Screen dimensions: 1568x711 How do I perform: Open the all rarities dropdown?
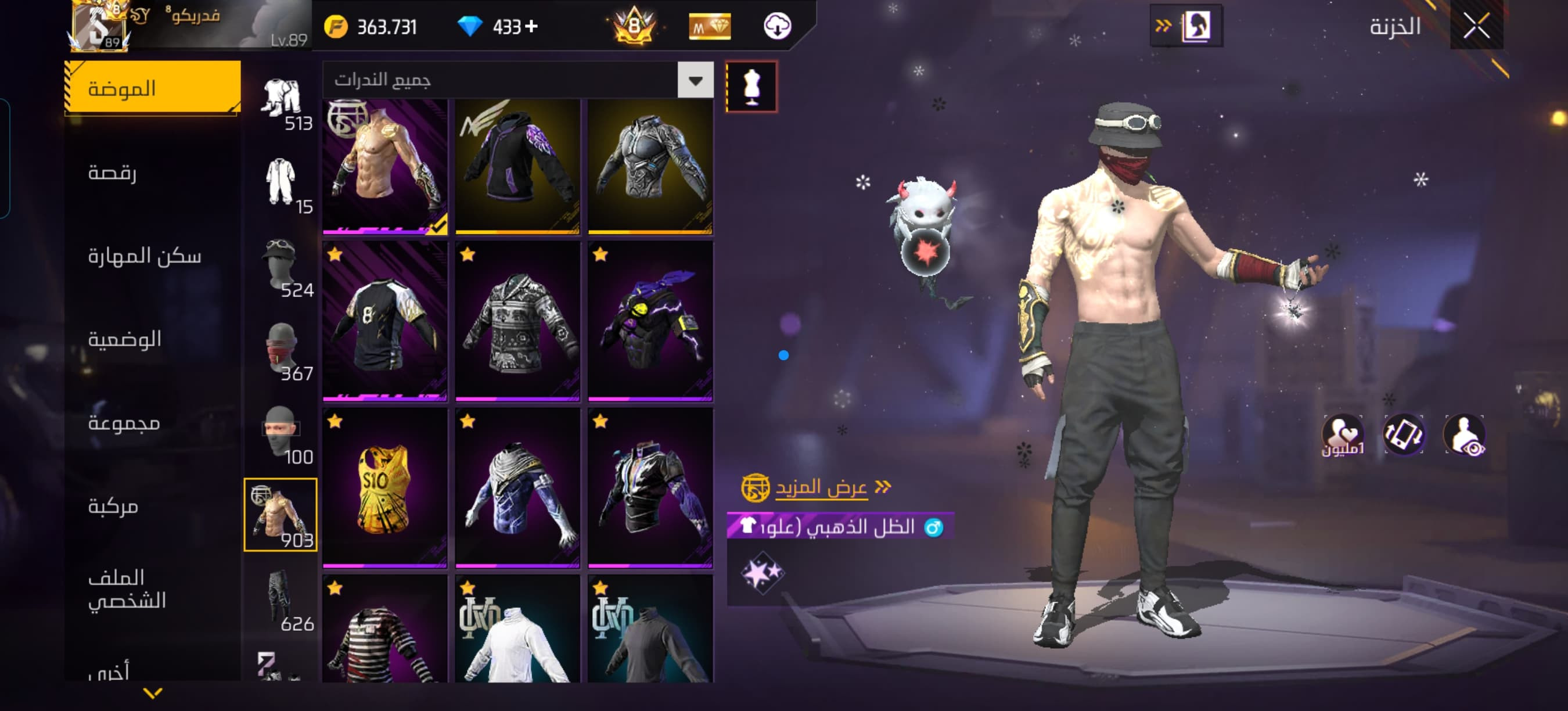point(695,80)
